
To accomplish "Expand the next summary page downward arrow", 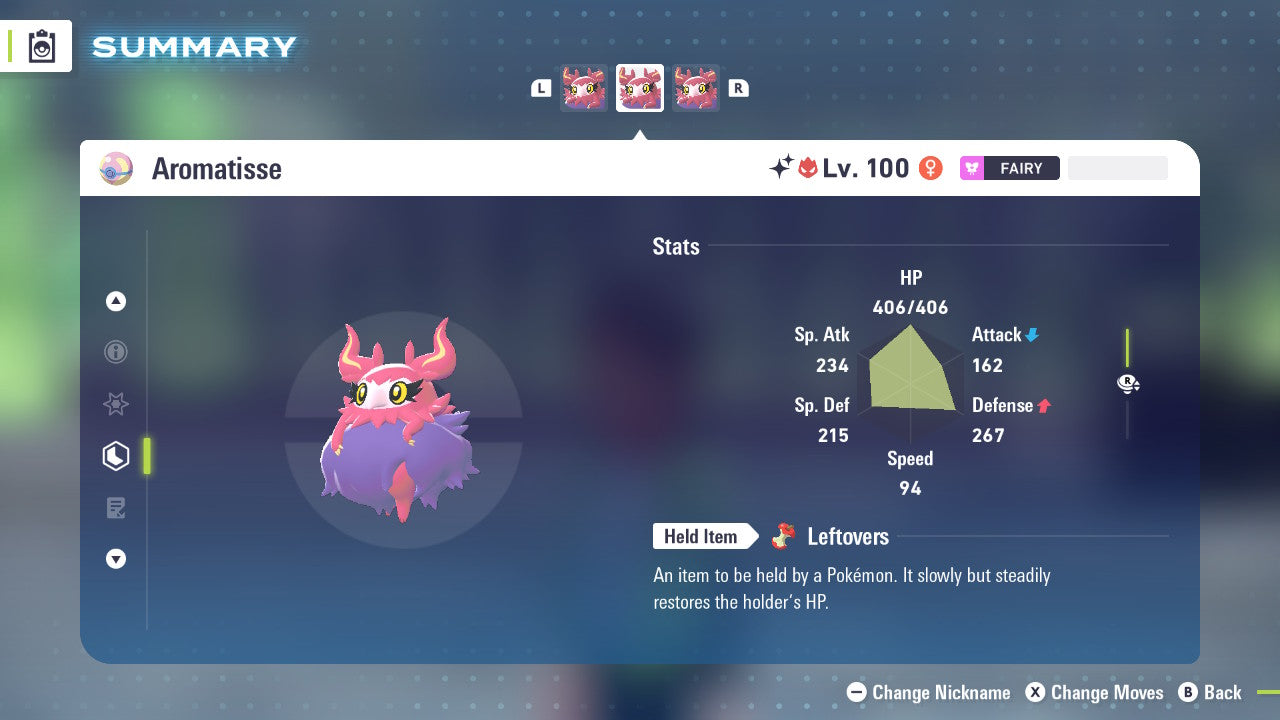I will (116, 559).
